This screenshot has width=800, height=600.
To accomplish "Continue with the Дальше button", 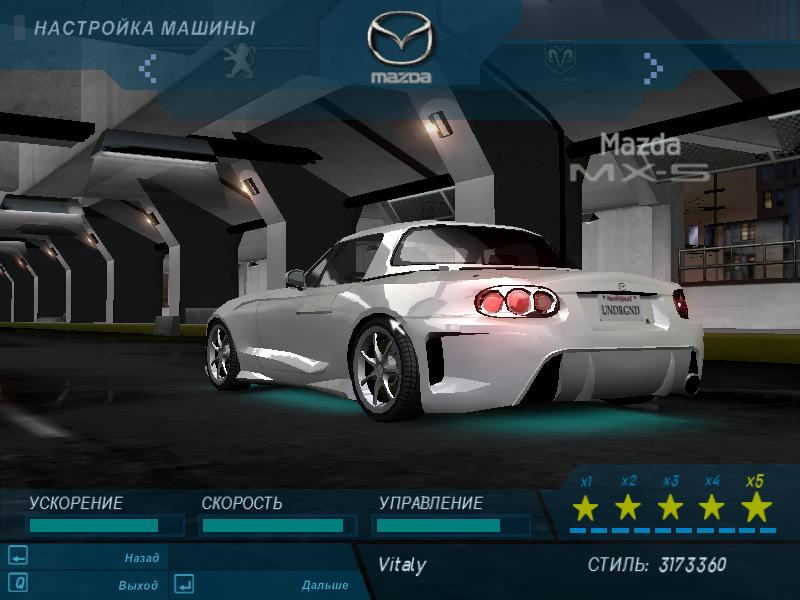I will [x=324, y=585].
